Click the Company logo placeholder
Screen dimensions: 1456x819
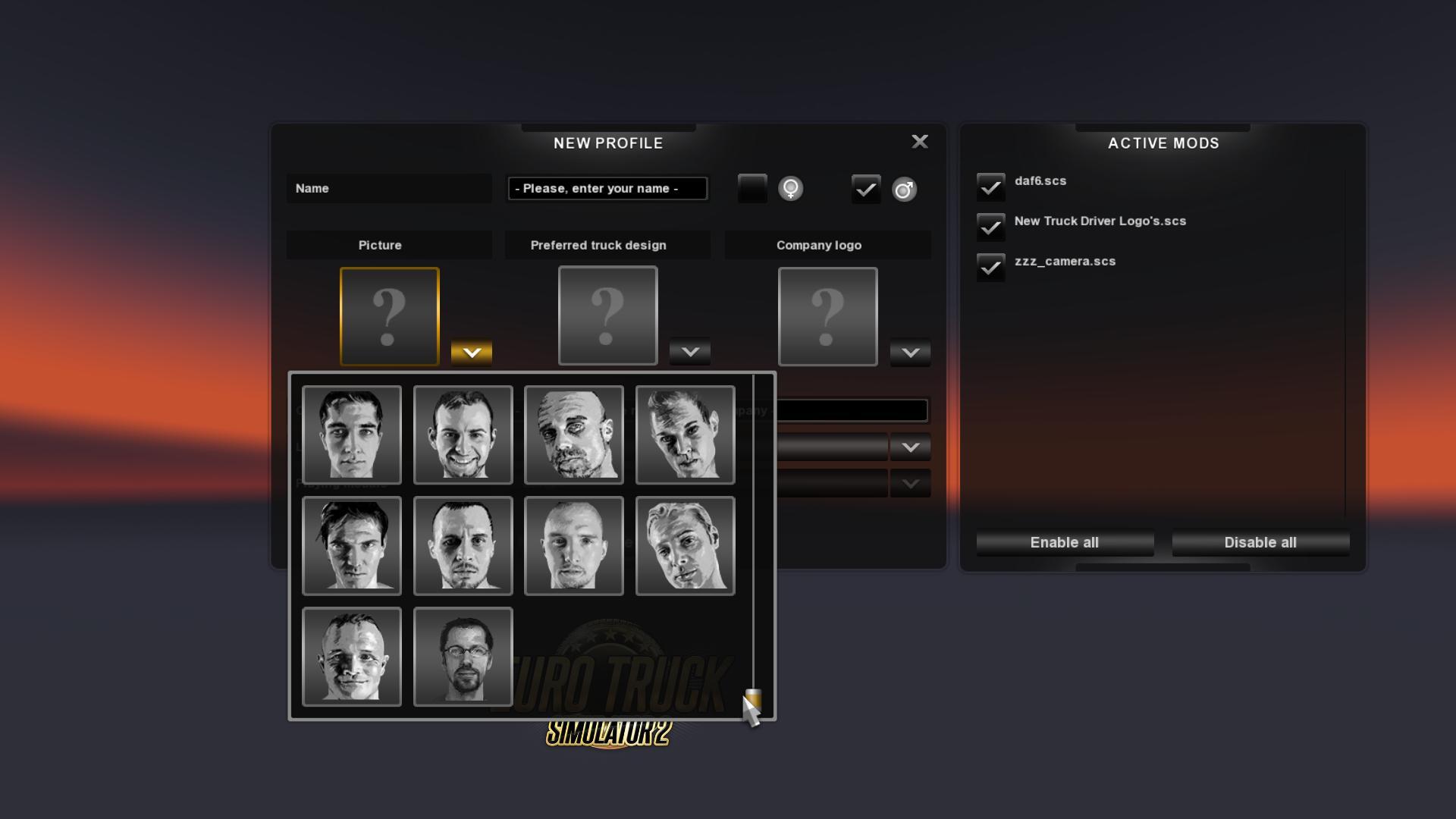pyautogui.click(x=827, y=315)
